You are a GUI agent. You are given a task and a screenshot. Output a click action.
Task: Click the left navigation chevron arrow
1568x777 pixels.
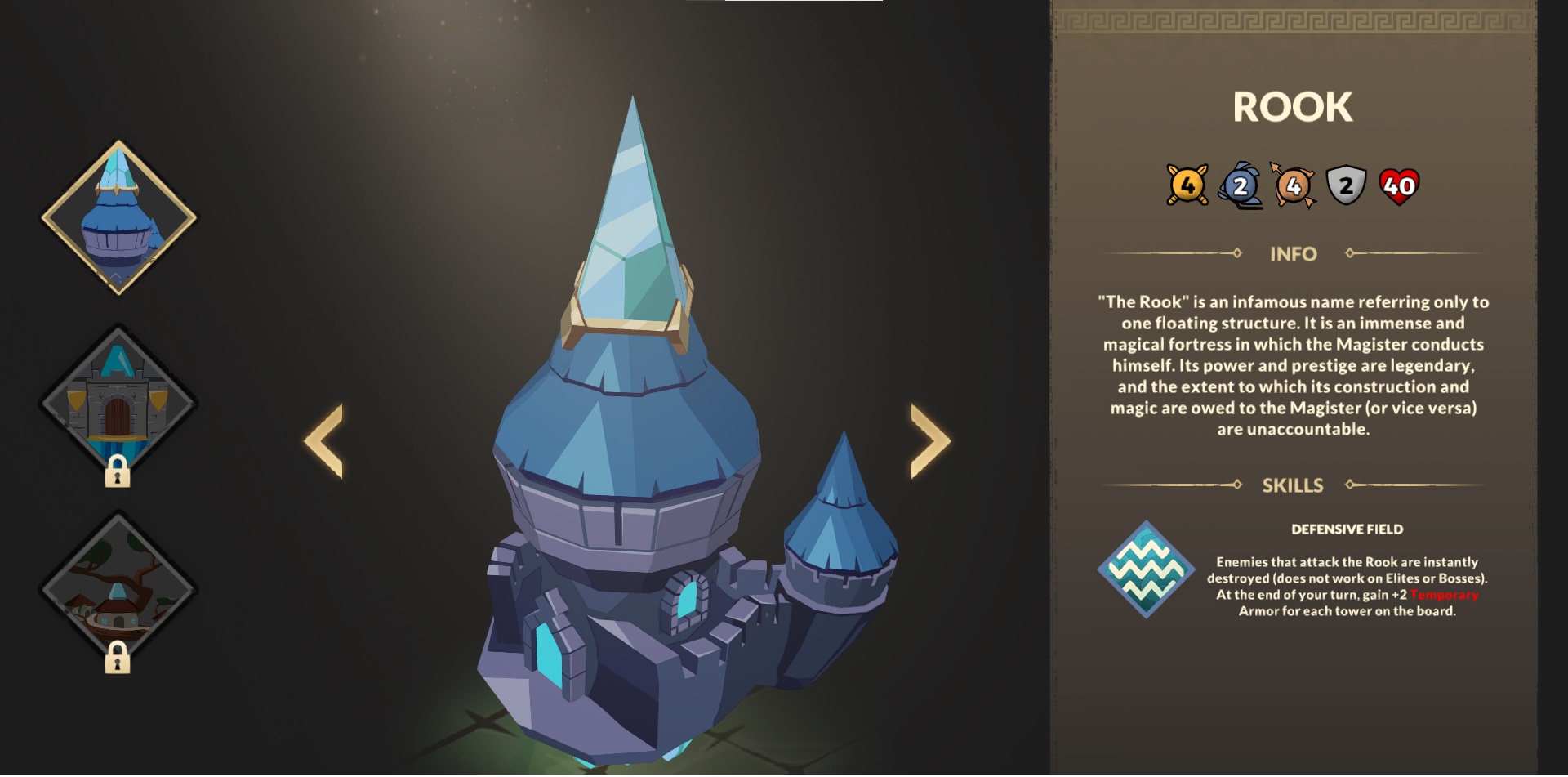click(325, 440)
